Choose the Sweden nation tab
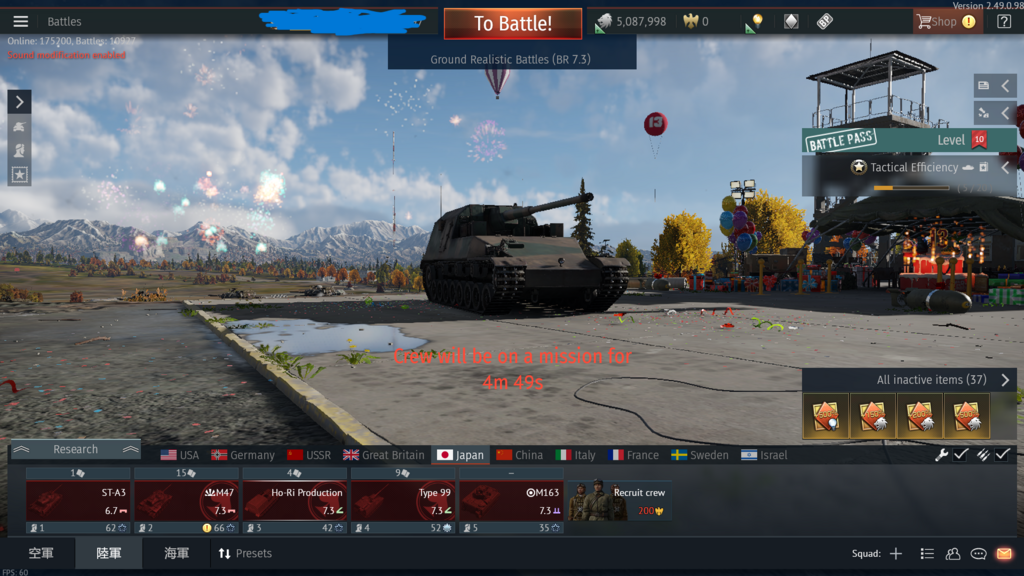The height and width of the screenshot is (576, 1024). pyautogui.click(x=700, y=455)
